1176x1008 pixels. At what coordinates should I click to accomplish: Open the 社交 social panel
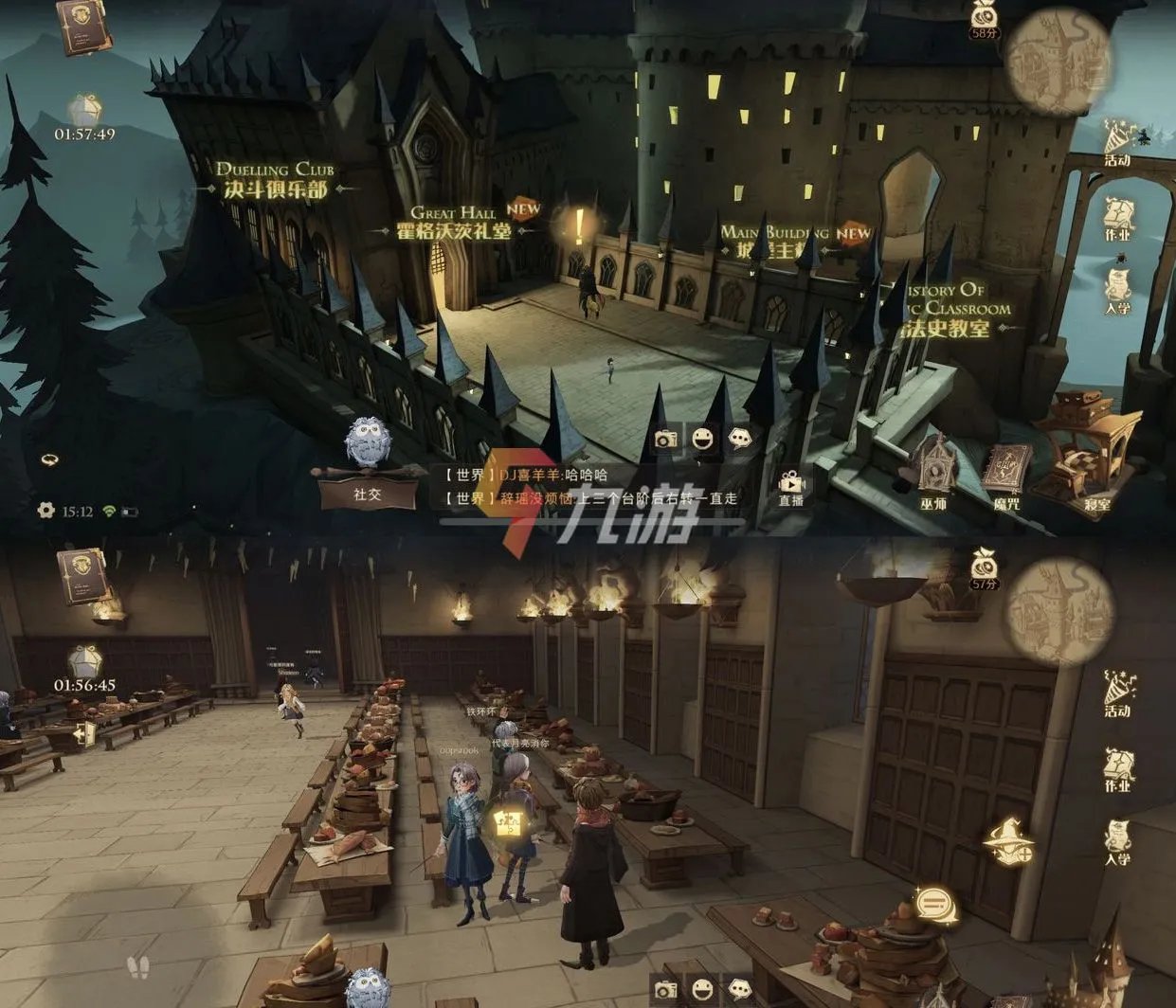367,493
